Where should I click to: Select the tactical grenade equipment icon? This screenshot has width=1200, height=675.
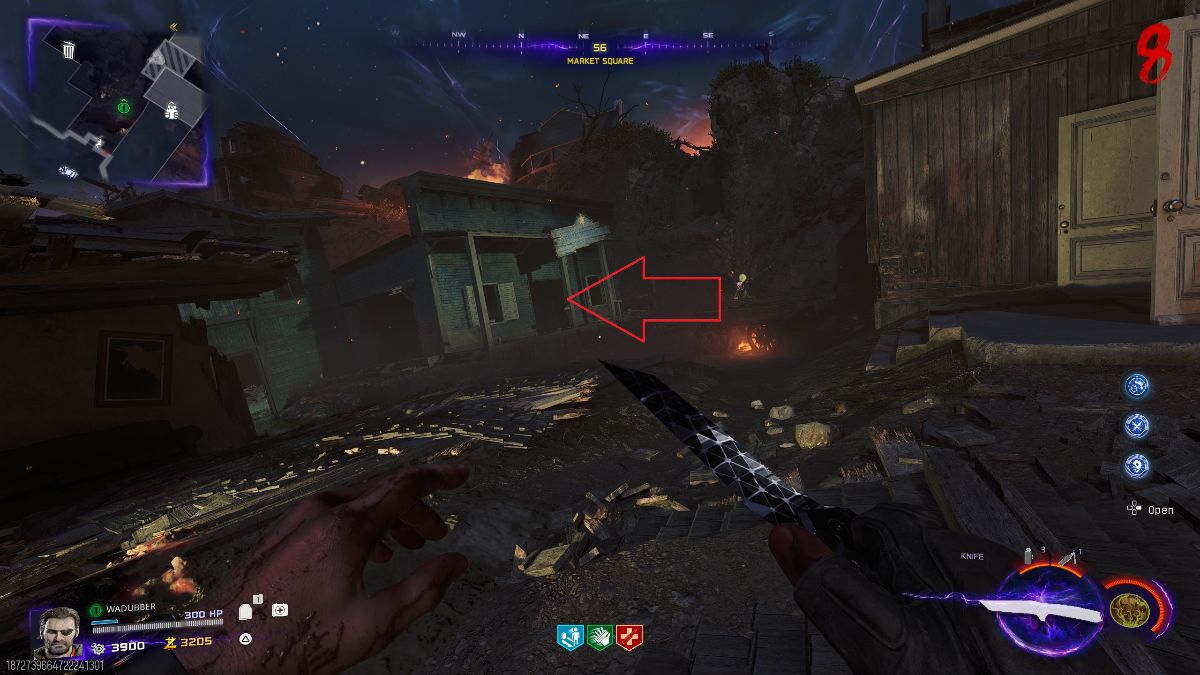click(1027, 555)
